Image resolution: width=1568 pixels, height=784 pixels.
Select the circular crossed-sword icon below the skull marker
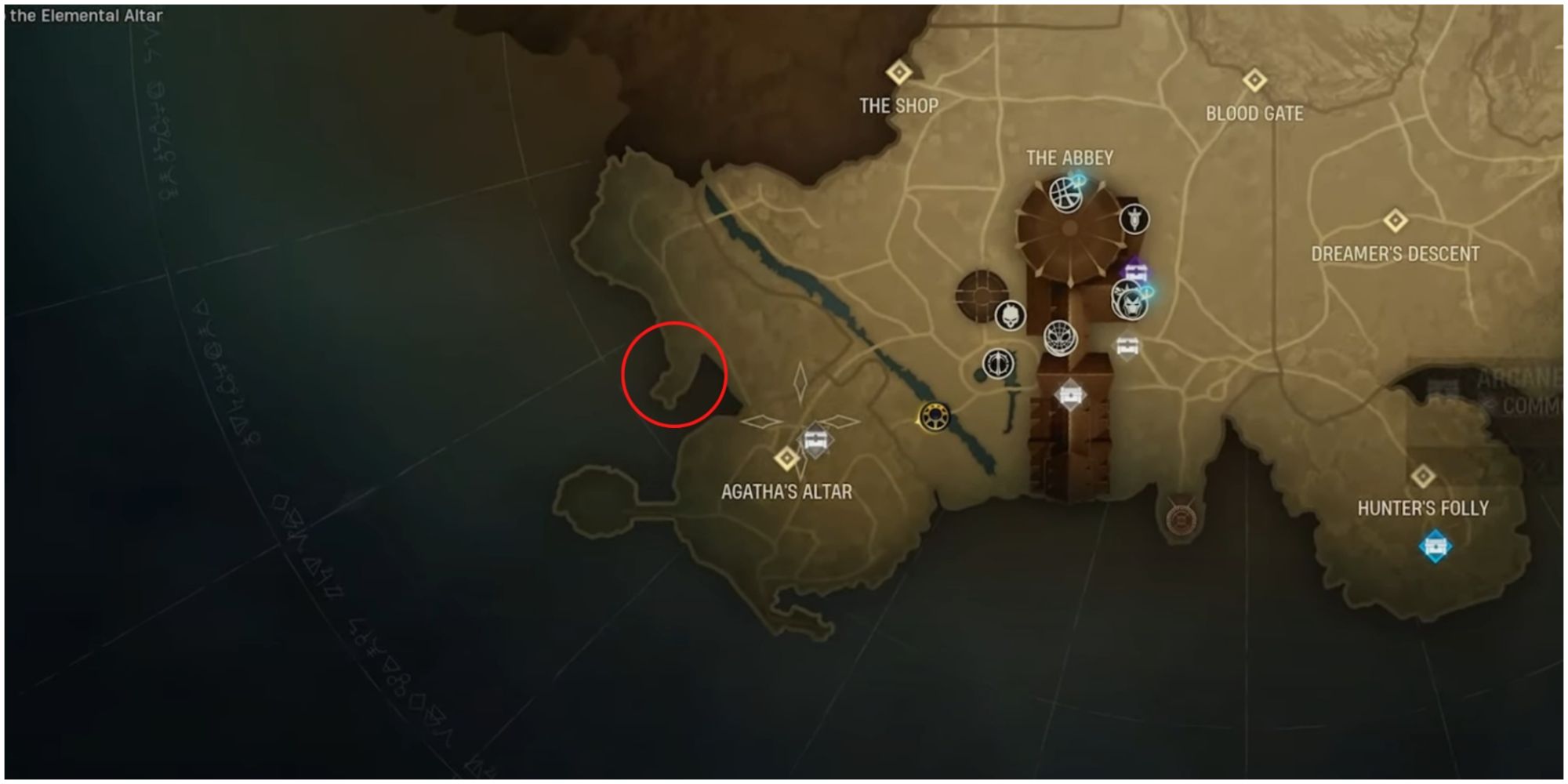[x=998, y=362]
